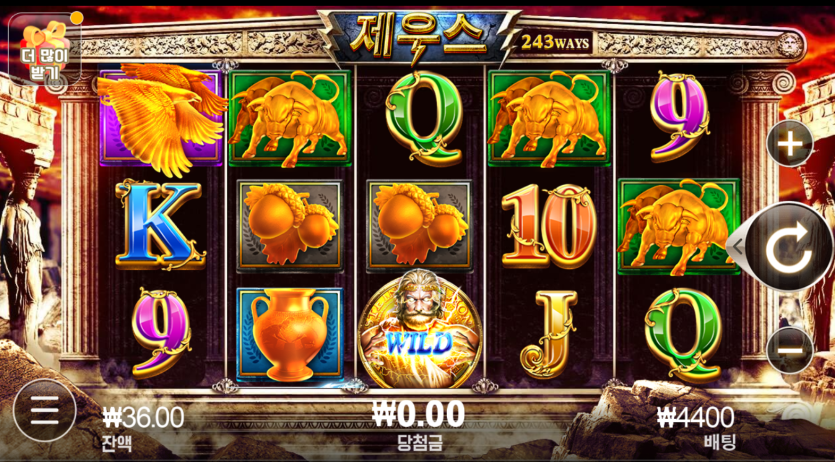Expand the small arrow beside the spin button

(x=738, y=246)
